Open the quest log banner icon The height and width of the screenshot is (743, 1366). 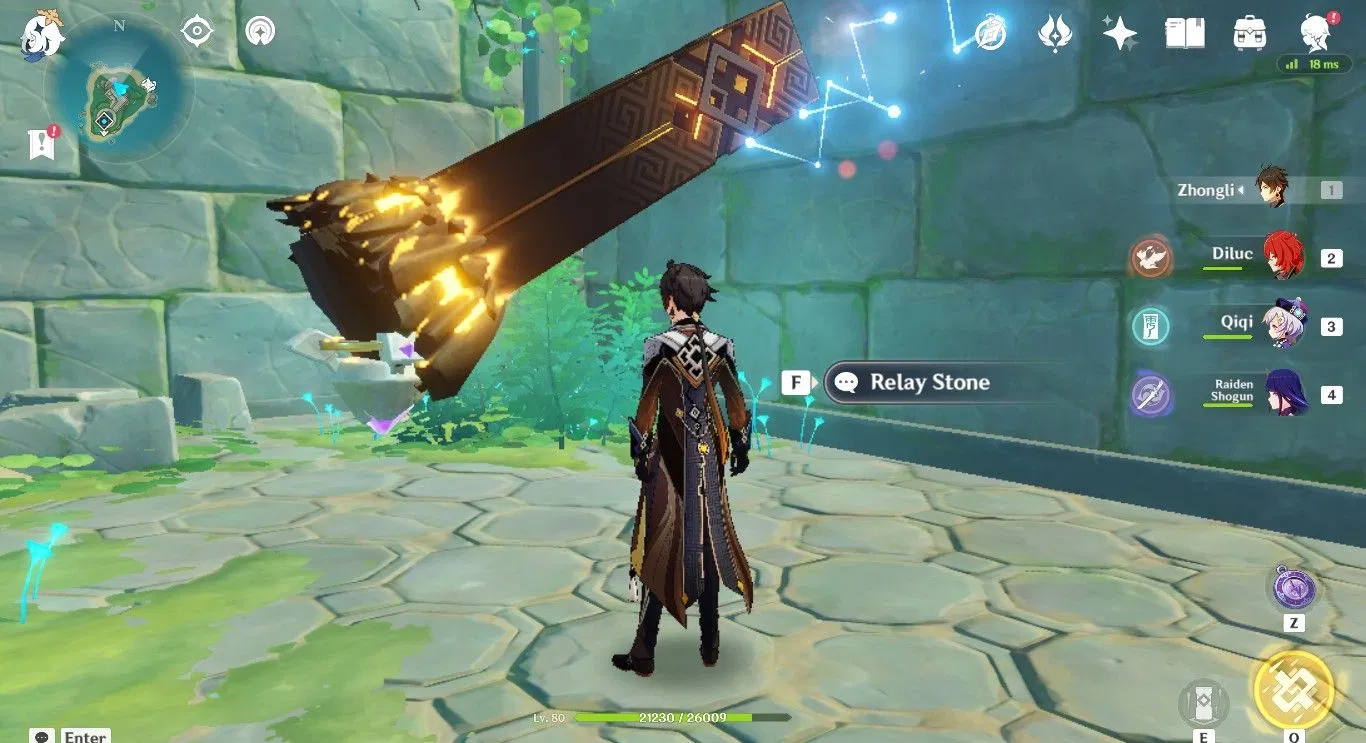click(41, 145)
